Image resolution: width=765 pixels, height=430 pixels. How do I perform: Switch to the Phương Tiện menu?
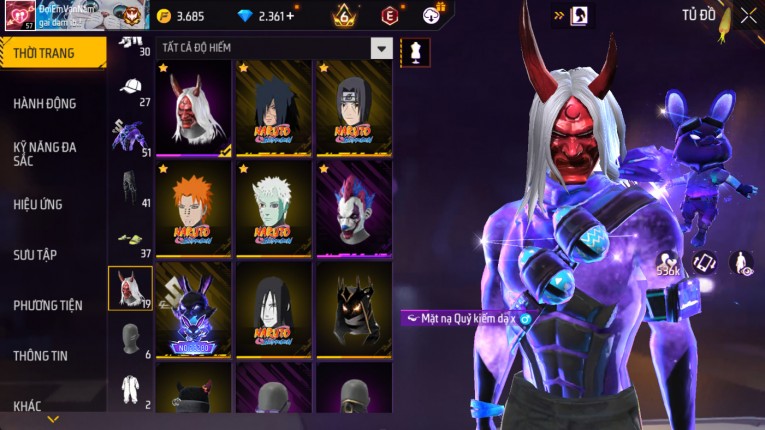(48, 305)
